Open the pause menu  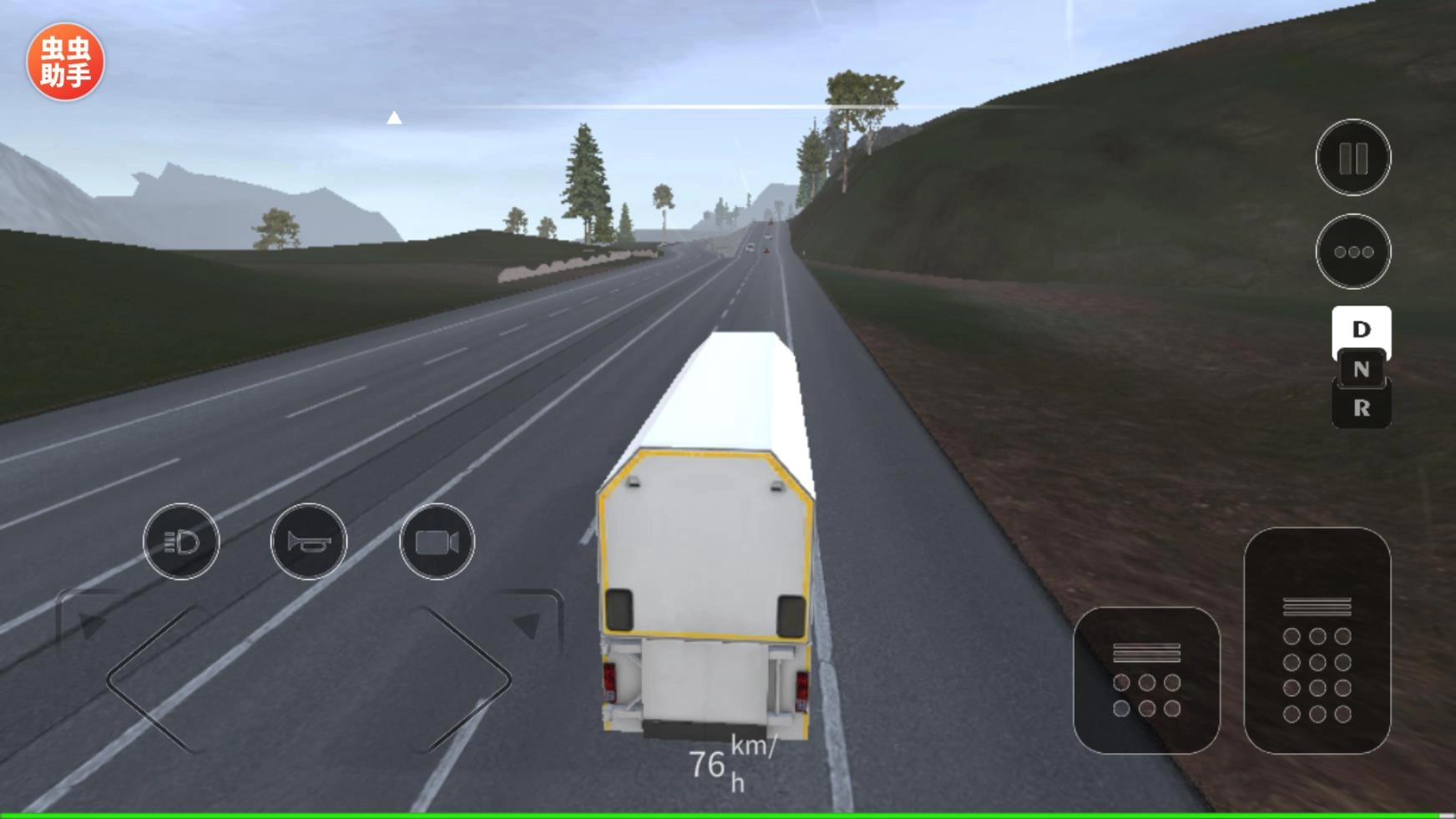[1352, 157]
